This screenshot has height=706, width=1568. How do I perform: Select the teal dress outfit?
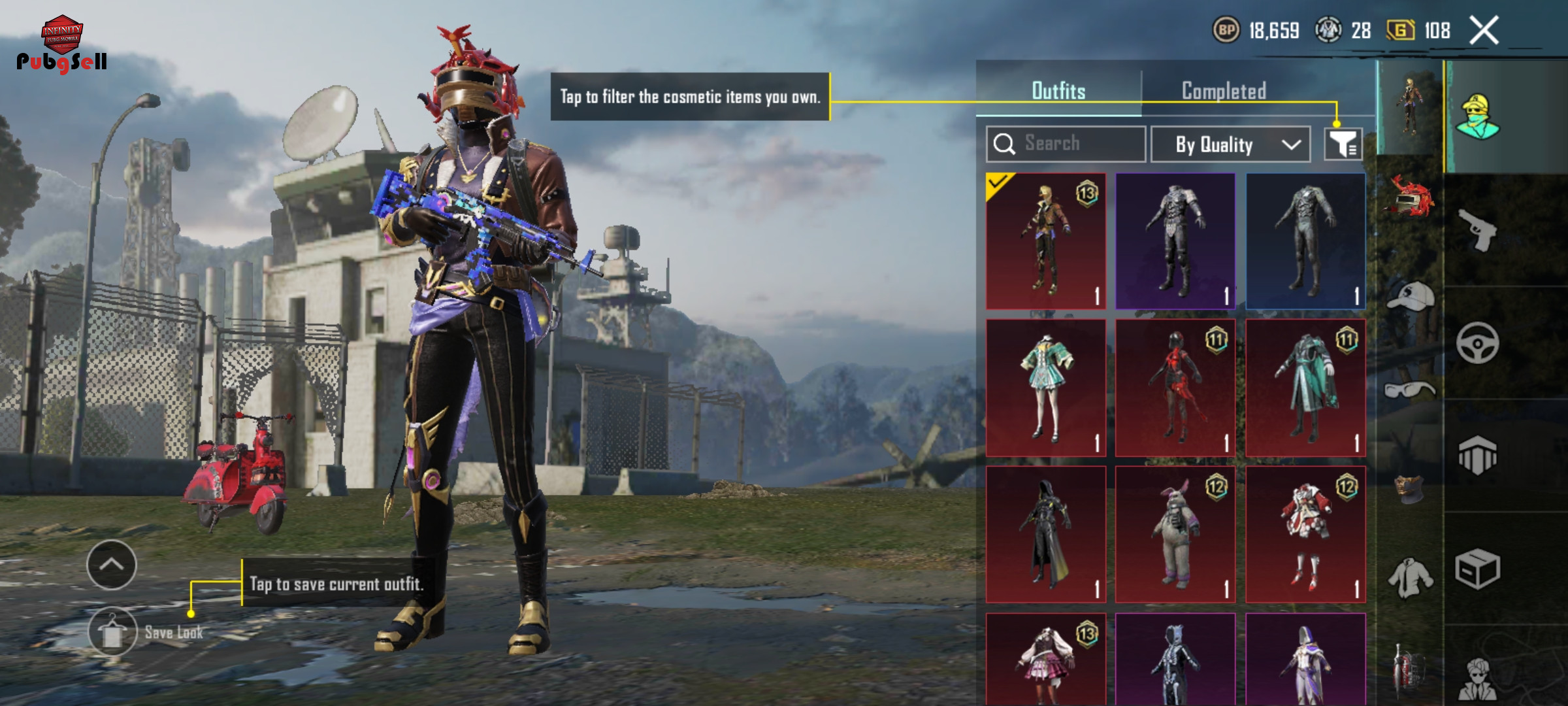(x=1045, y=388)
